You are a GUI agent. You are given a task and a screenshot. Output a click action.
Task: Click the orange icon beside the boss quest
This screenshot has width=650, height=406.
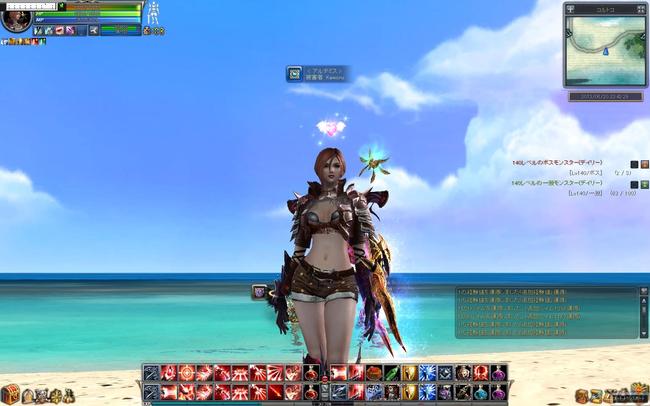click(x=645, y=164)
